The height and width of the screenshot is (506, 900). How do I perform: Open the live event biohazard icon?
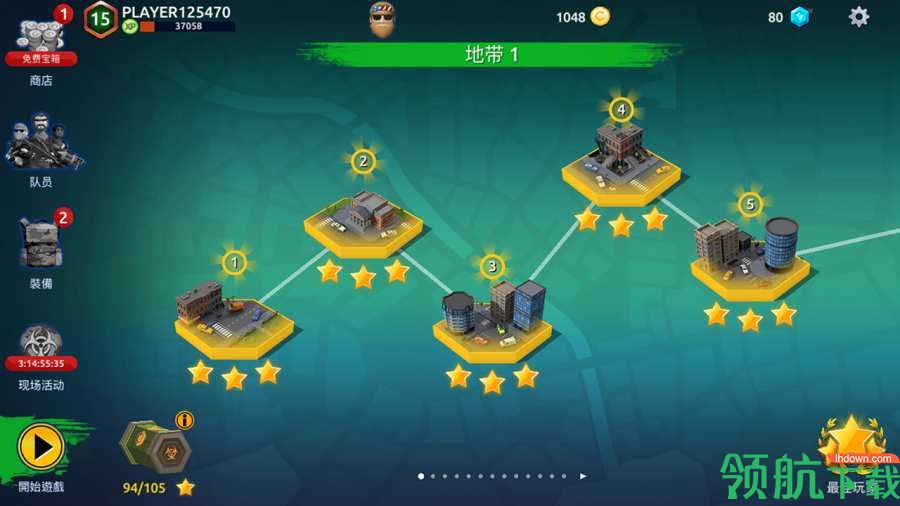[x=41, y=345]
